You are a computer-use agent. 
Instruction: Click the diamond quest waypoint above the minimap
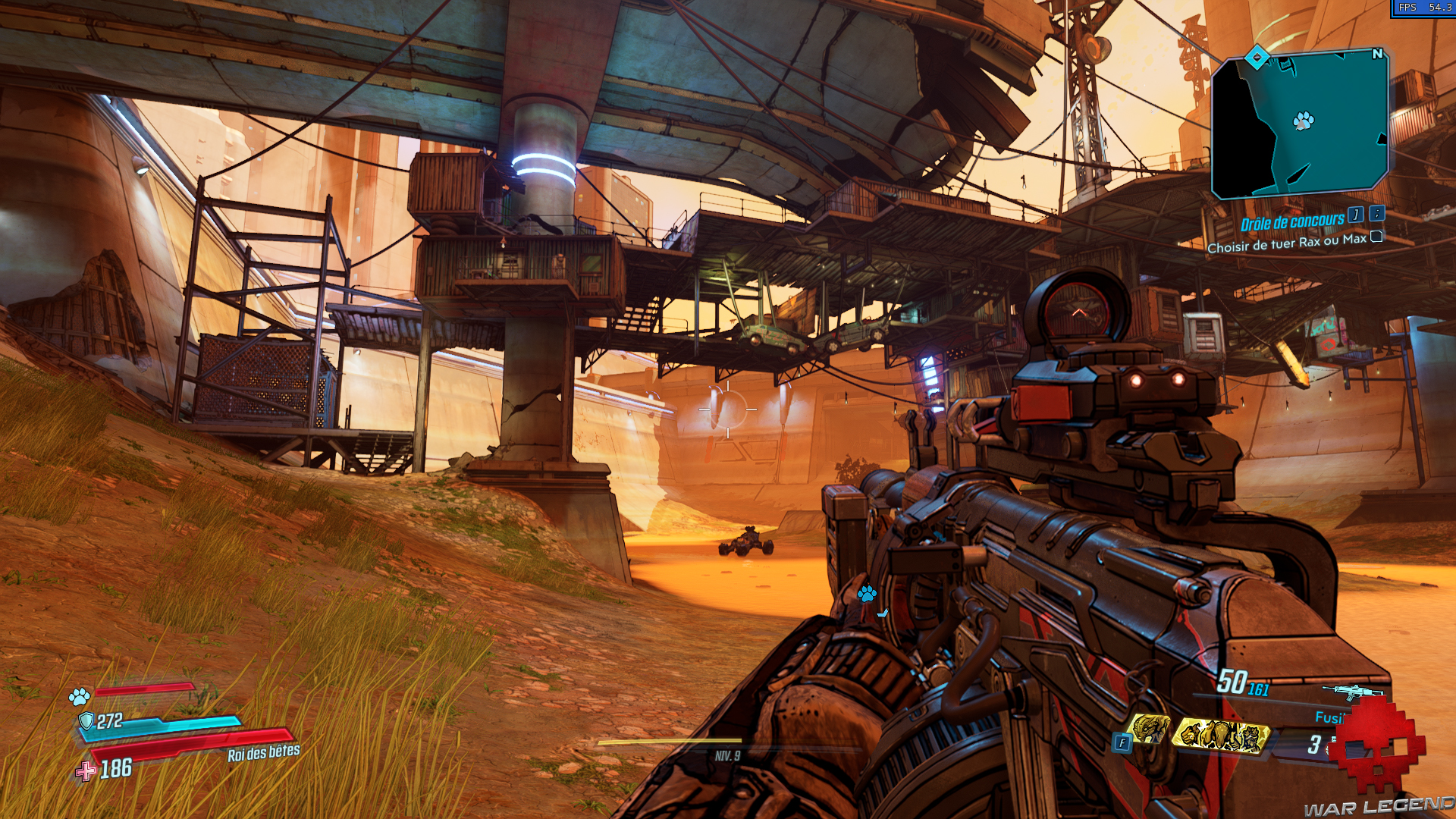(x=1256, y=55)
